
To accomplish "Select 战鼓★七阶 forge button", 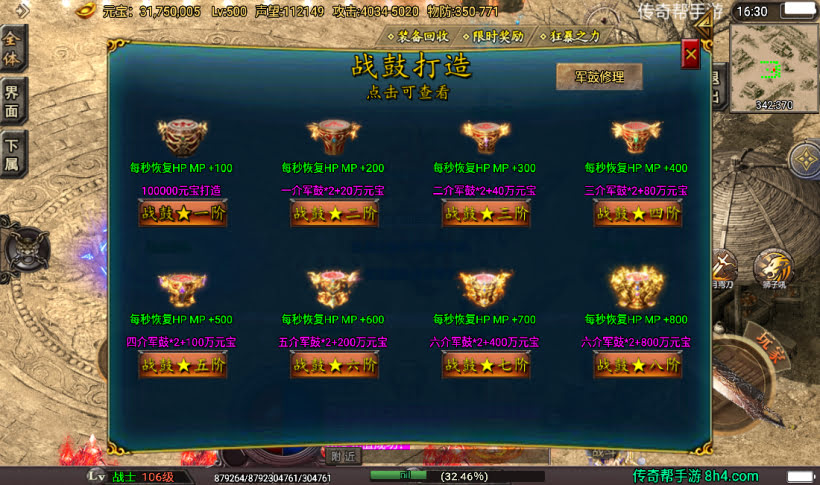I will pos(485,365).
